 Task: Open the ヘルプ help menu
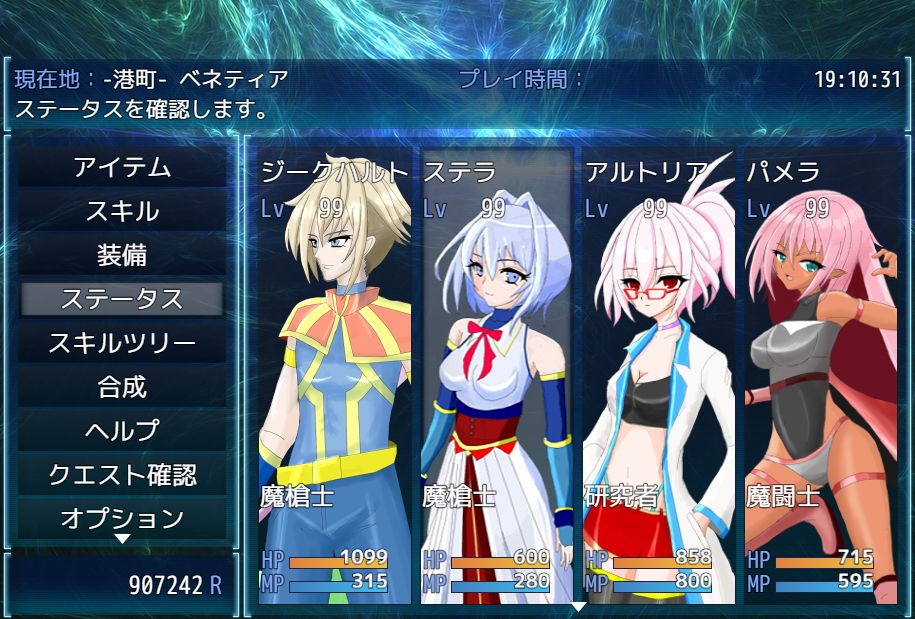[122, 431]
